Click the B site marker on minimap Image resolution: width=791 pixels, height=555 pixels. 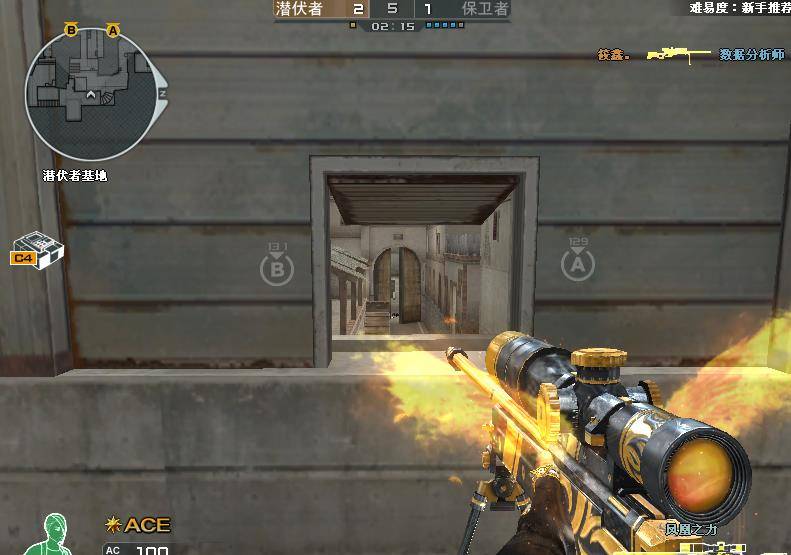(x=71, y=31)
